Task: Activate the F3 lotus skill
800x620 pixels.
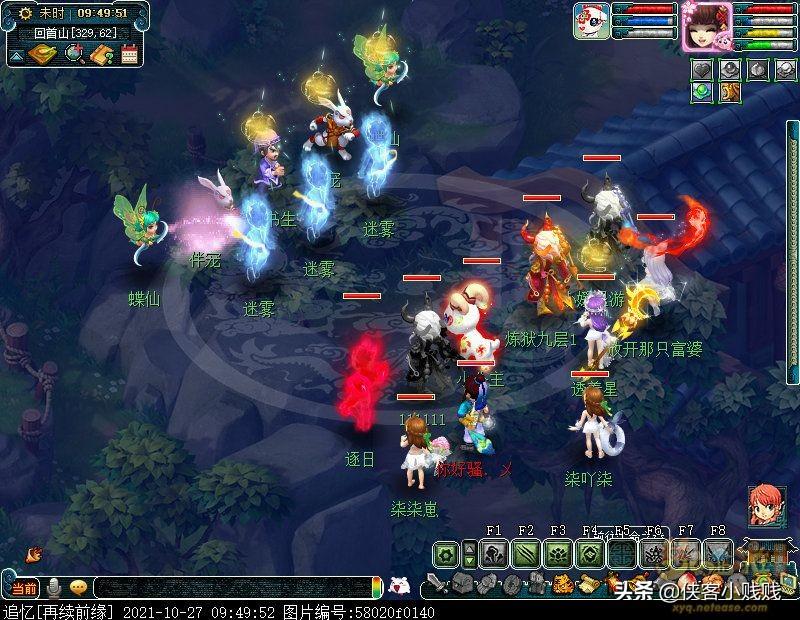Action: 558,554
